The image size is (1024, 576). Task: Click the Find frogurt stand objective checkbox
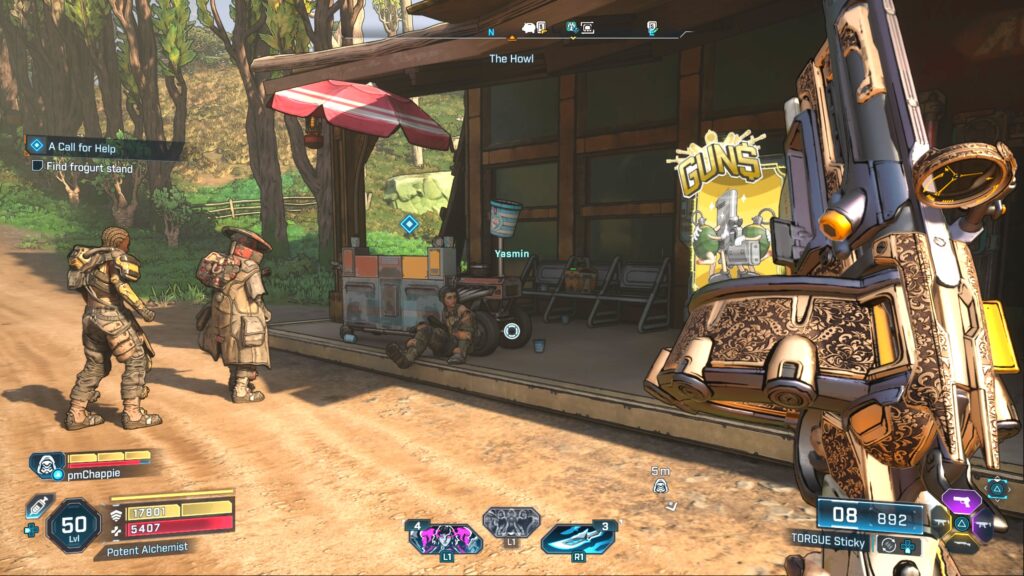pyautogui.click(x=37, y=167)
